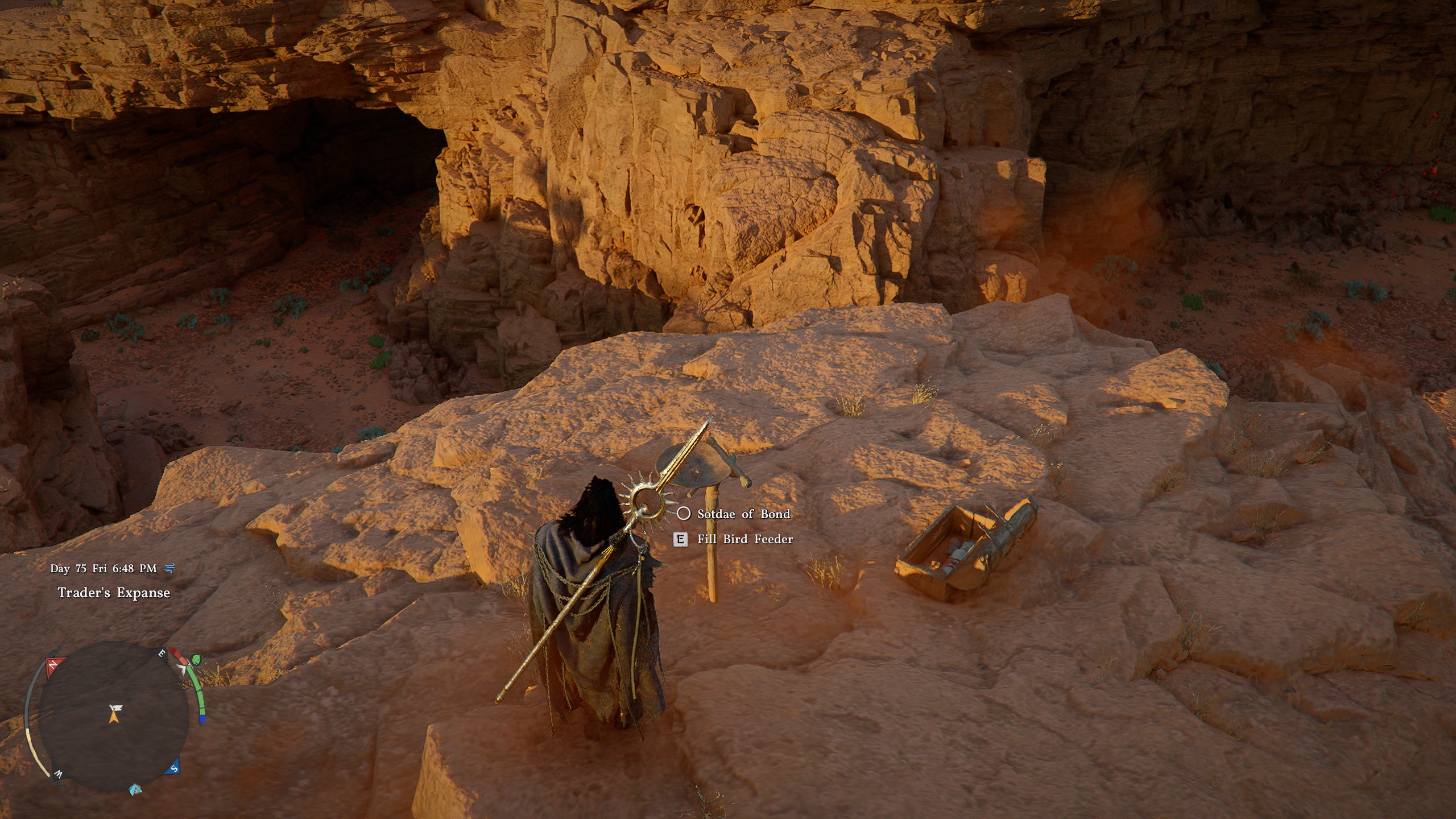The height and width of the screenshot is (819, 1456).
Task: Click the yellow player arrow in the minimap center
Action: pyautogui.click(x=114, y=719)
